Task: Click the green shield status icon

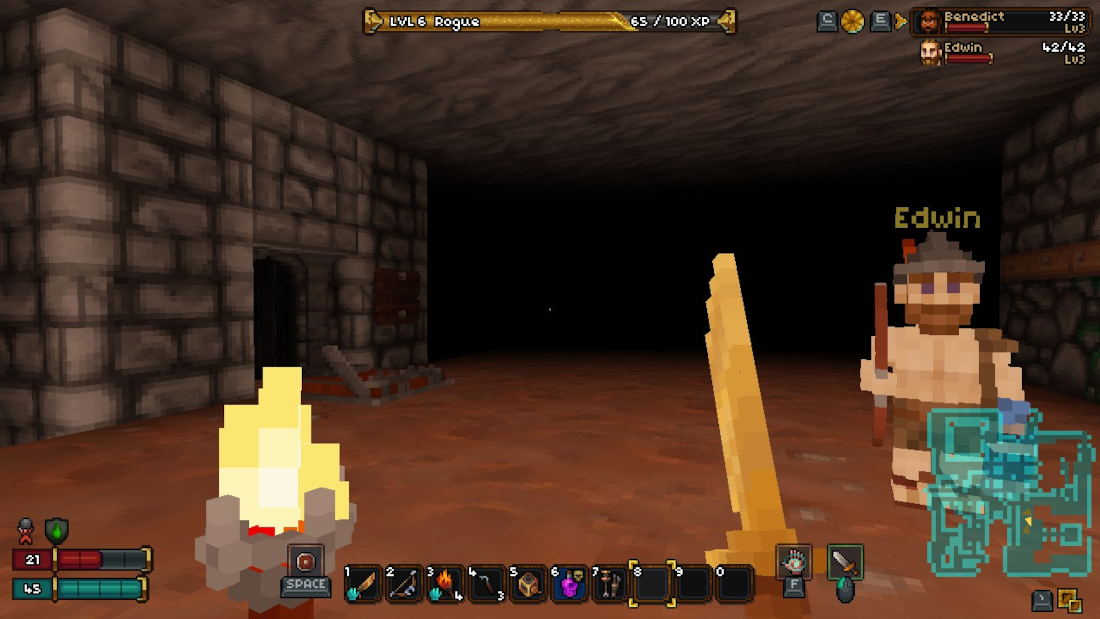Action: 57,531
